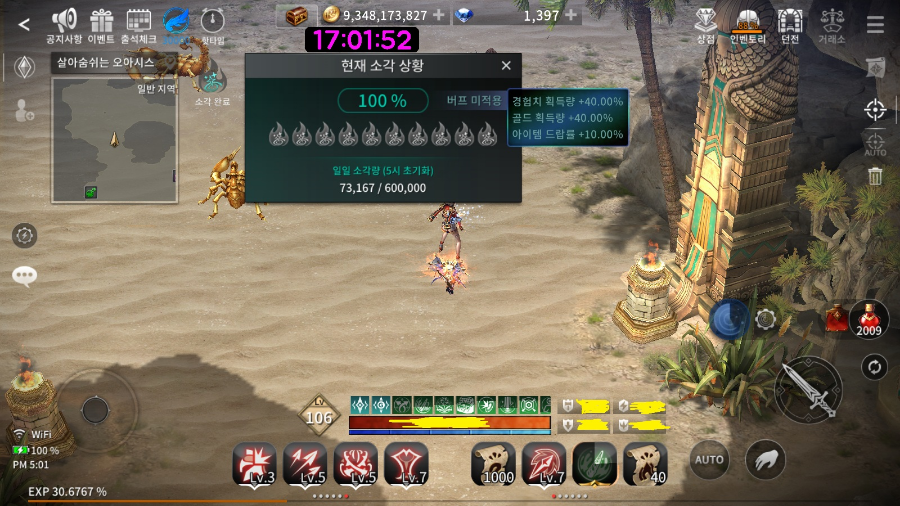Add gold with the plus button
This screenshot has height=506, width=900.
(x=438, y=15)
